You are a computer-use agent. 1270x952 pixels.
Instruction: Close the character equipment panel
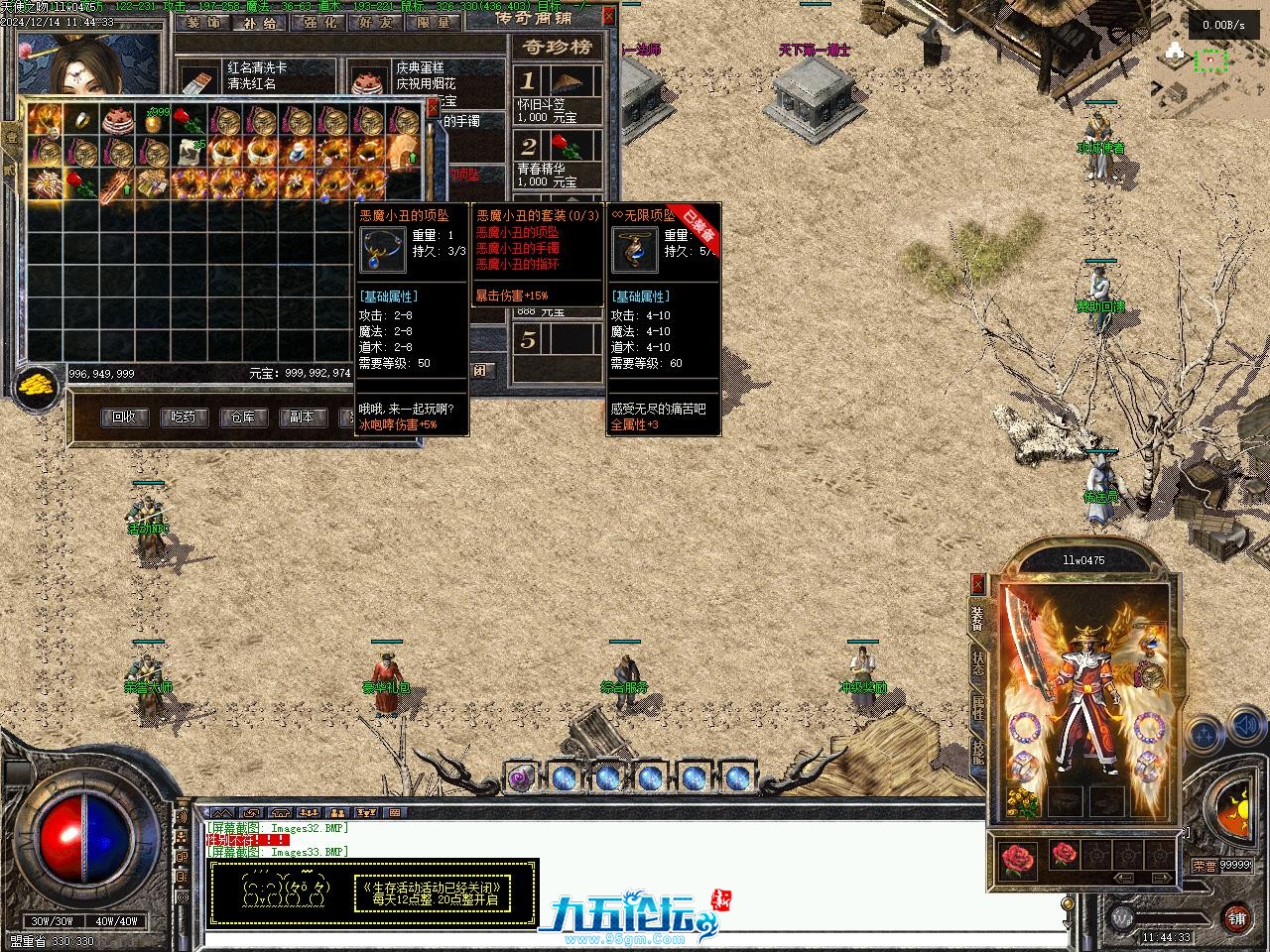[978, 583]
